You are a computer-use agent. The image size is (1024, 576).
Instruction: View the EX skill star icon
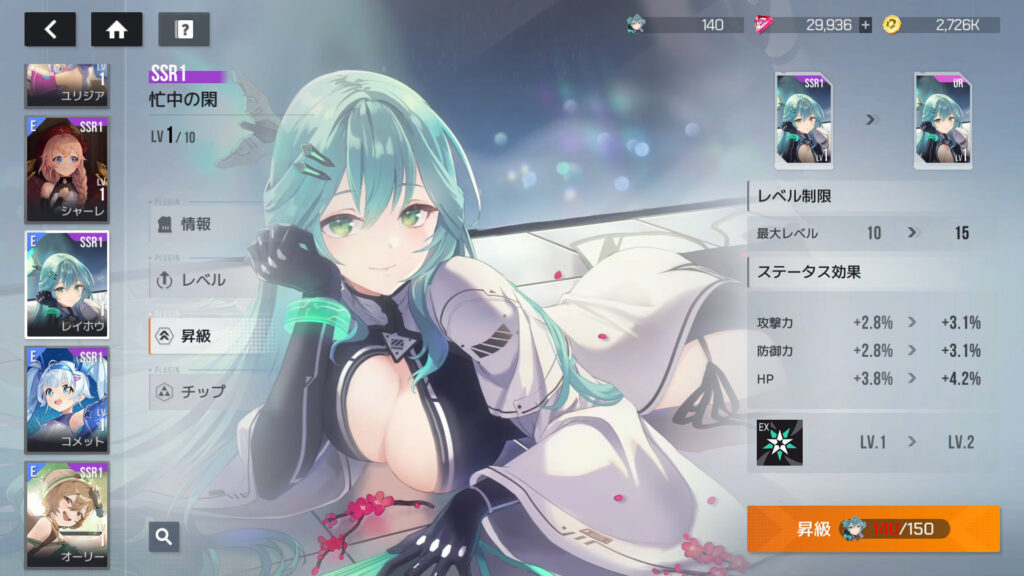click(780, 442)
